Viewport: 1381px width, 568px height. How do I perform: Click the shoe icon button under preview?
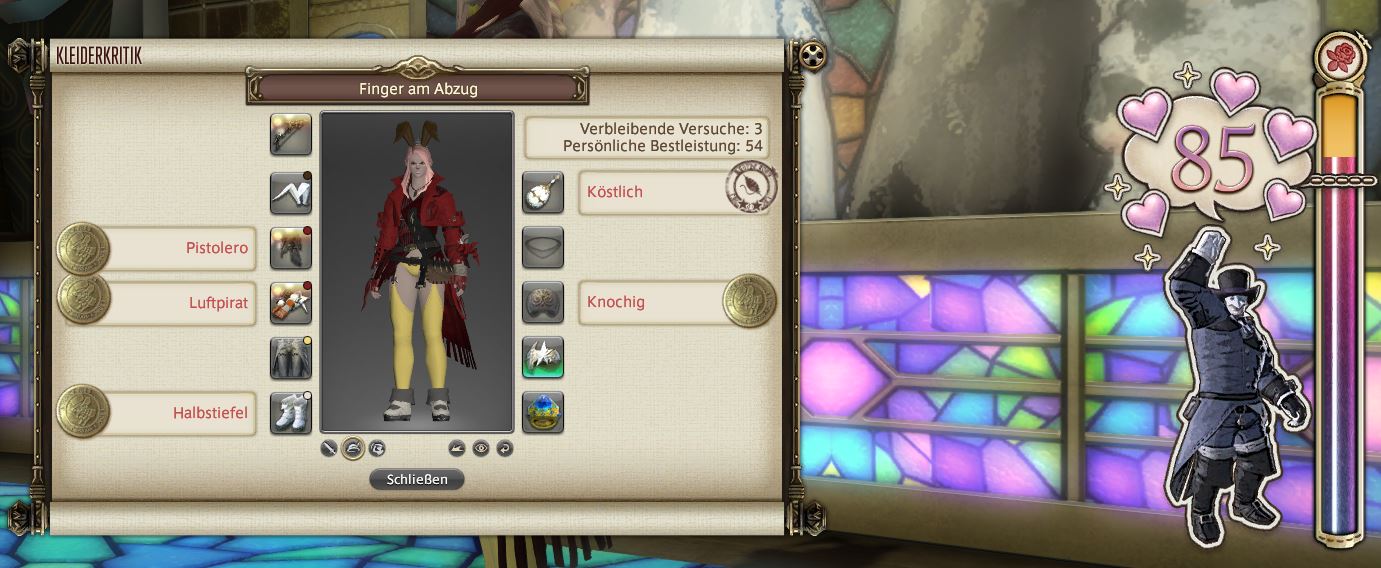457,449
